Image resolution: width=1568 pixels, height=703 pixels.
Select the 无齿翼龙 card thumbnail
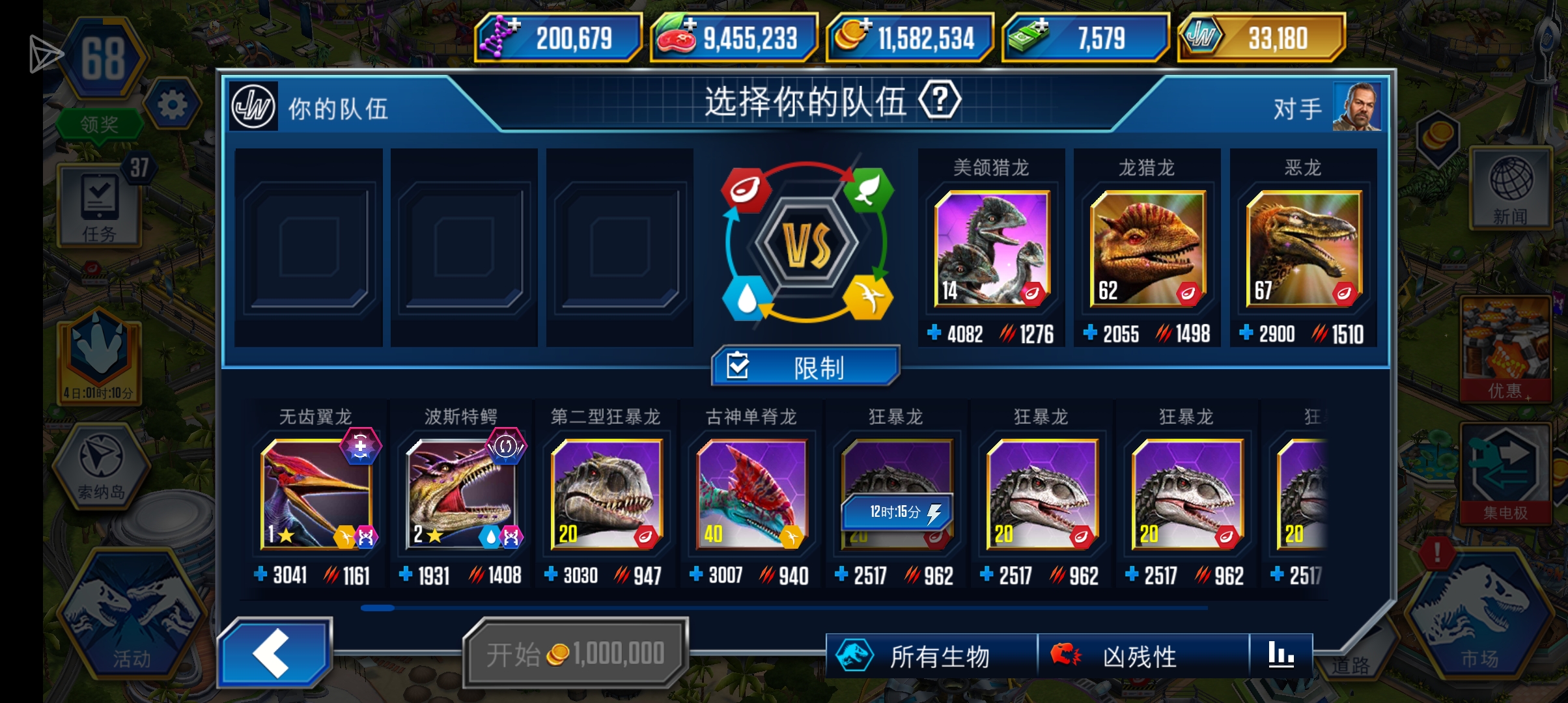click(316, 495)
